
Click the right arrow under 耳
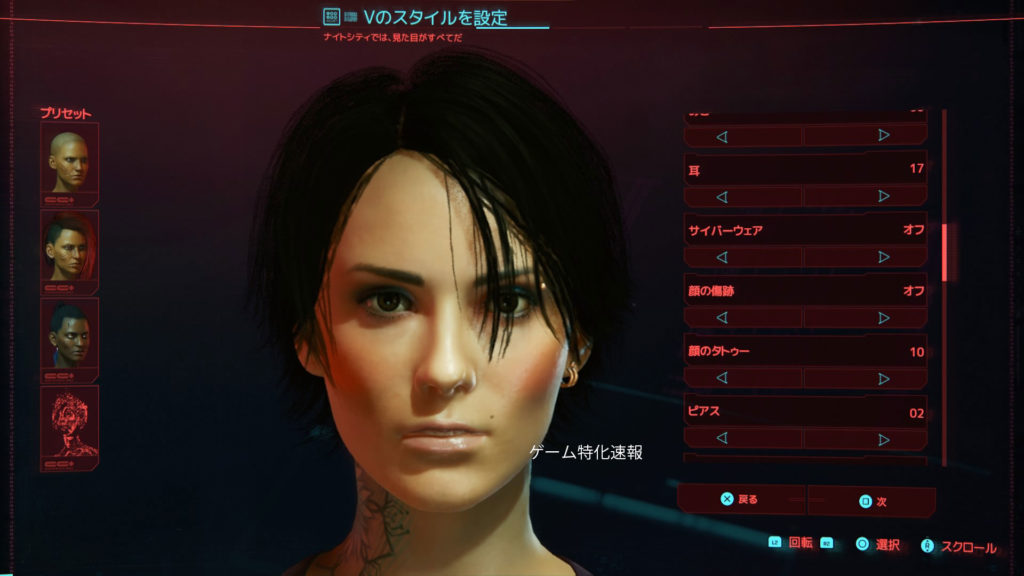pos(883,196)
